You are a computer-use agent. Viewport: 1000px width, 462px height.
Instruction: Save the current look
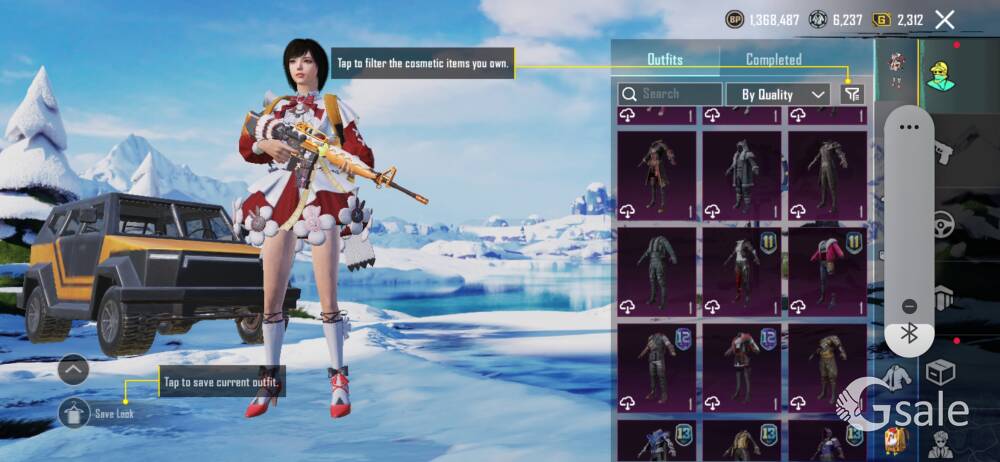pyautogui.click(x=75, y=411)
